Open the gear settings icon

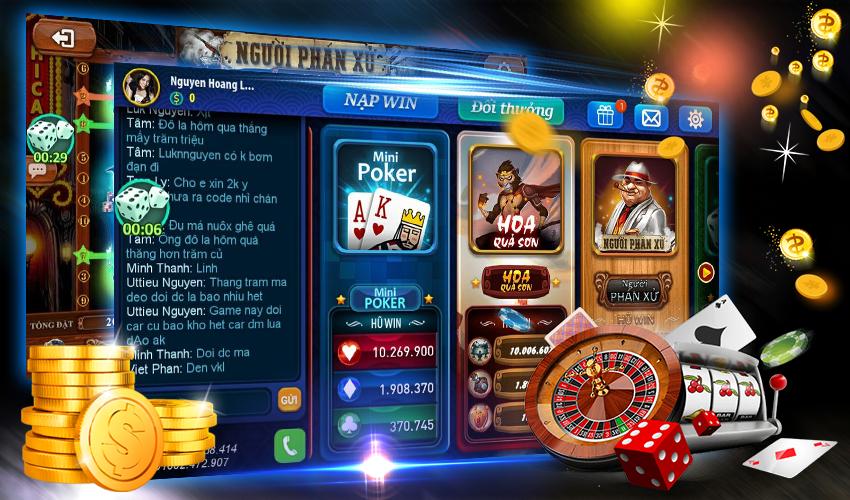pyautogui.click(x=694, y=120)
